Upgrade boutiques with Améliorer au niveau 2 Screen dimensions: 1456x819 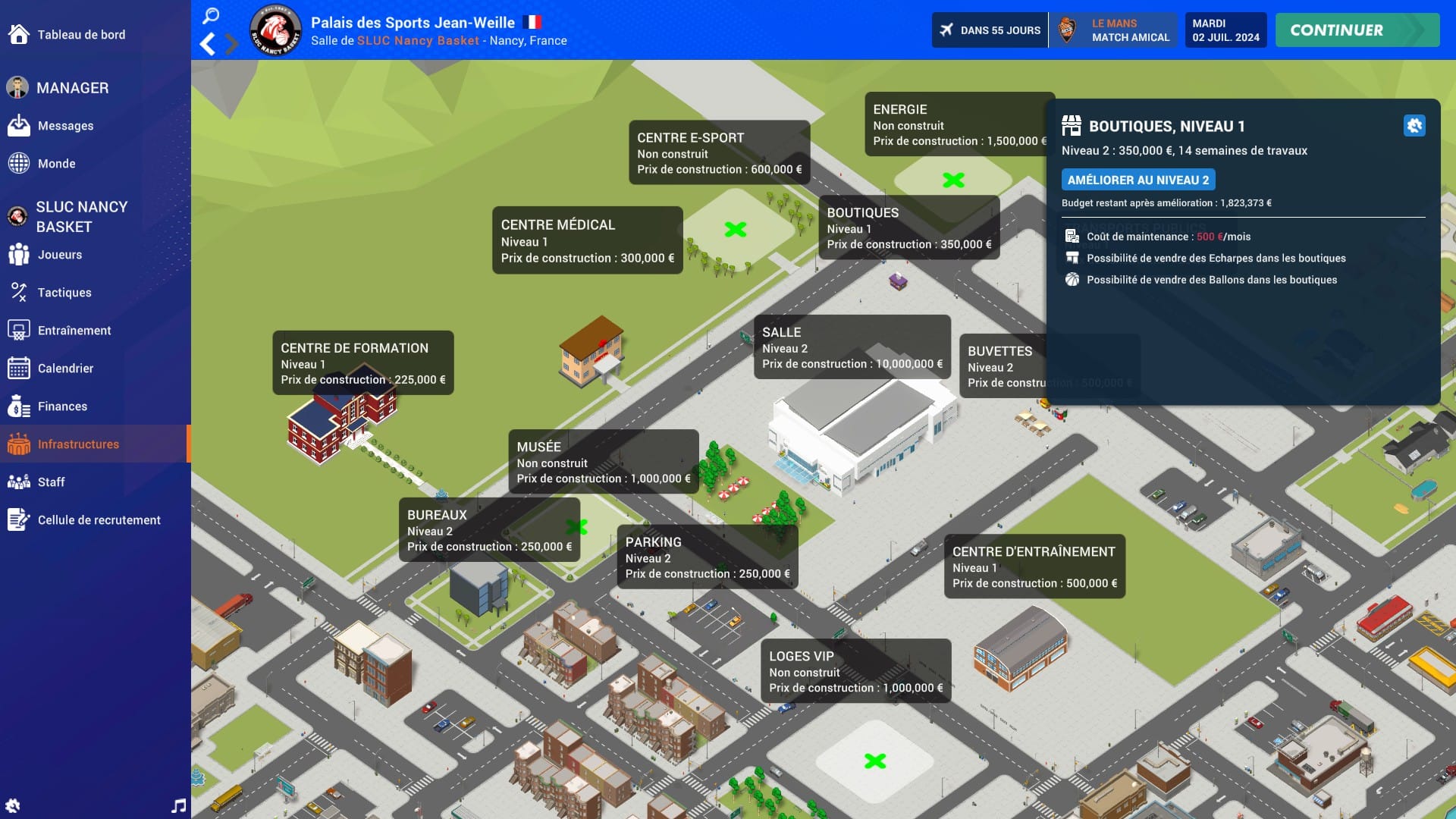point(1137,180)
